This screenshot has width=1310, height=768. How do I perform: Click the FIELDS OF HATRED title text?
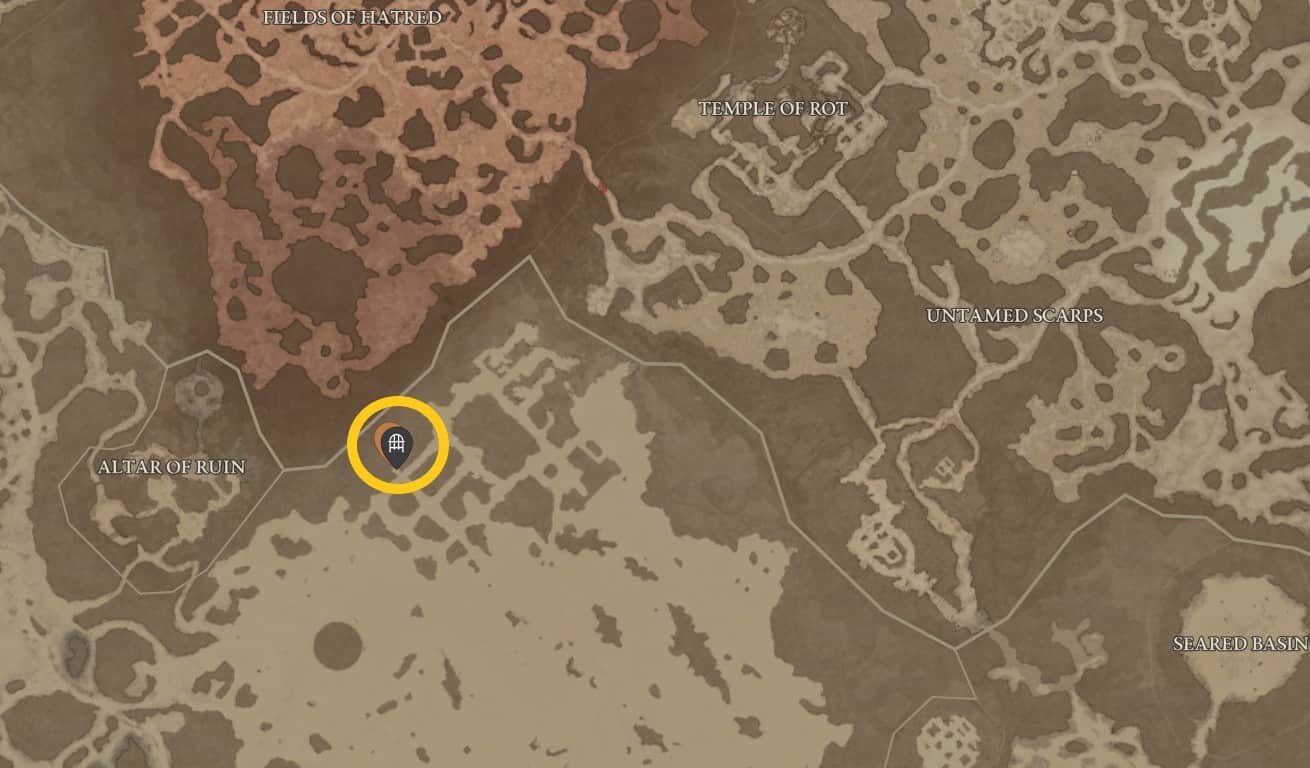[x=352, y=17]
